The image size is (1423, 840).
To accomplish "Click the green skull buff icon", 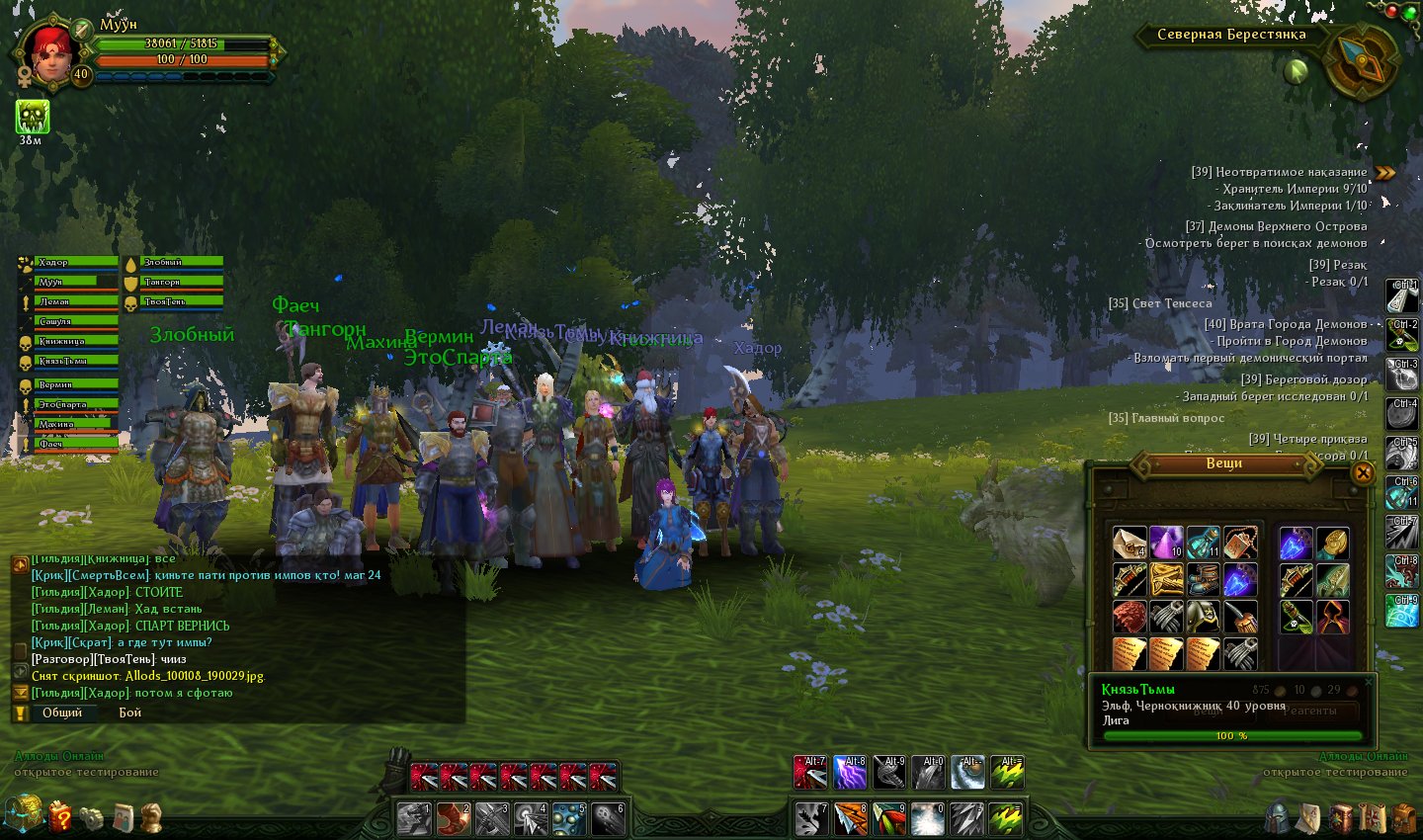I will click(32, 117).
